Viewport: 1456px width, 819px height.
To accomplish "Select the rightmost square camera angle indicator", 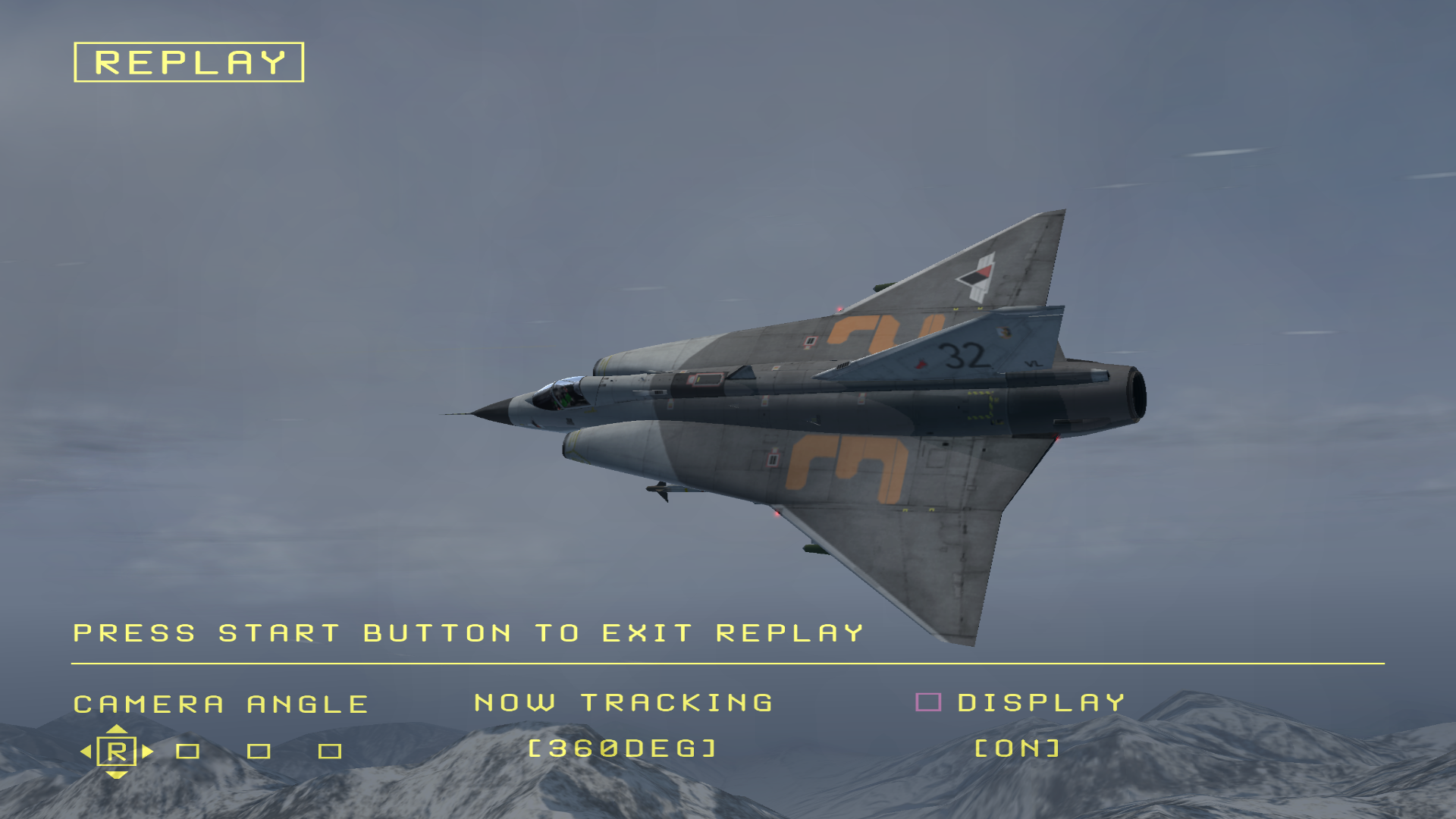I will coord(329,751).
